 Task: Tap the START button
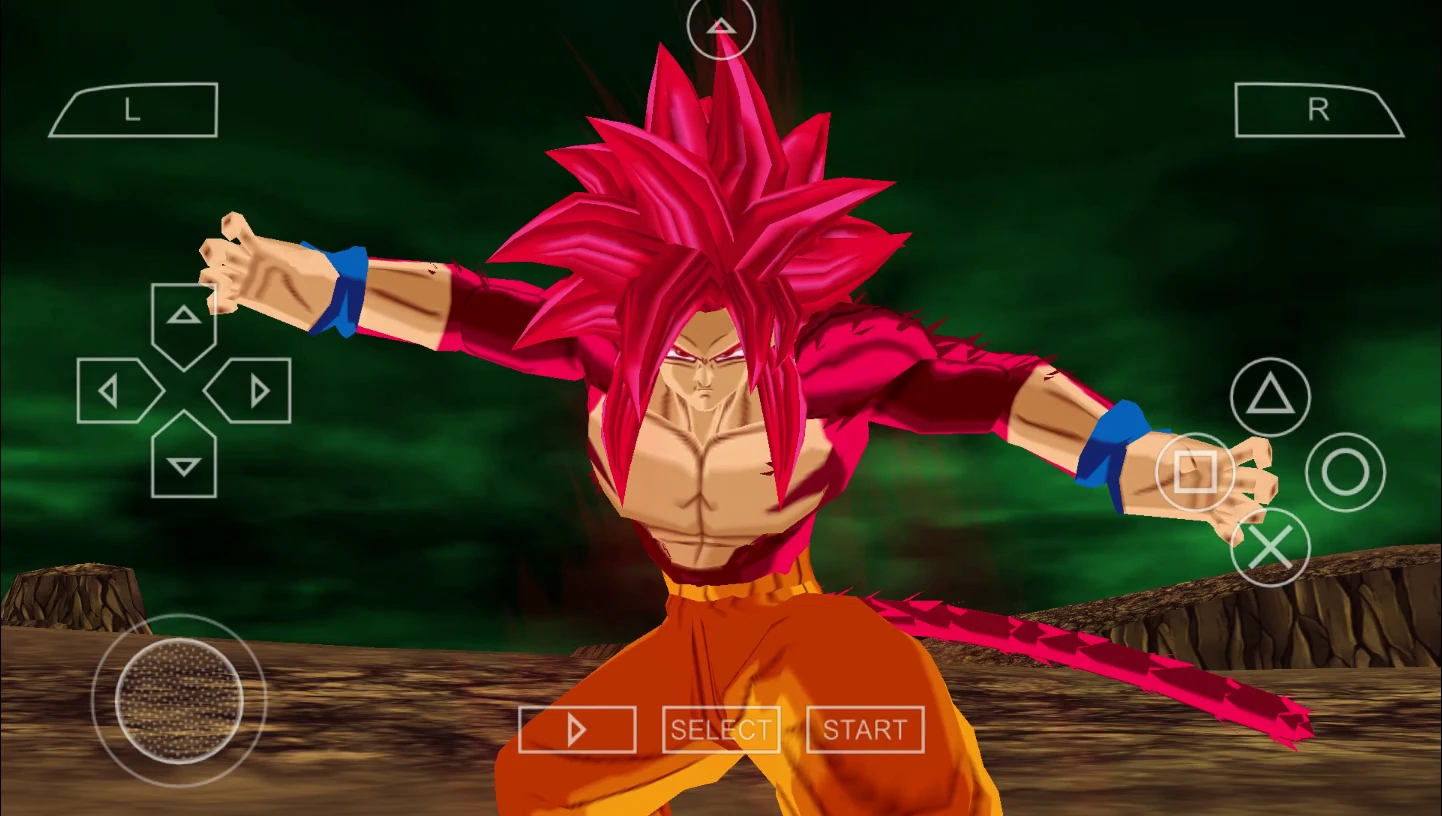865,730
